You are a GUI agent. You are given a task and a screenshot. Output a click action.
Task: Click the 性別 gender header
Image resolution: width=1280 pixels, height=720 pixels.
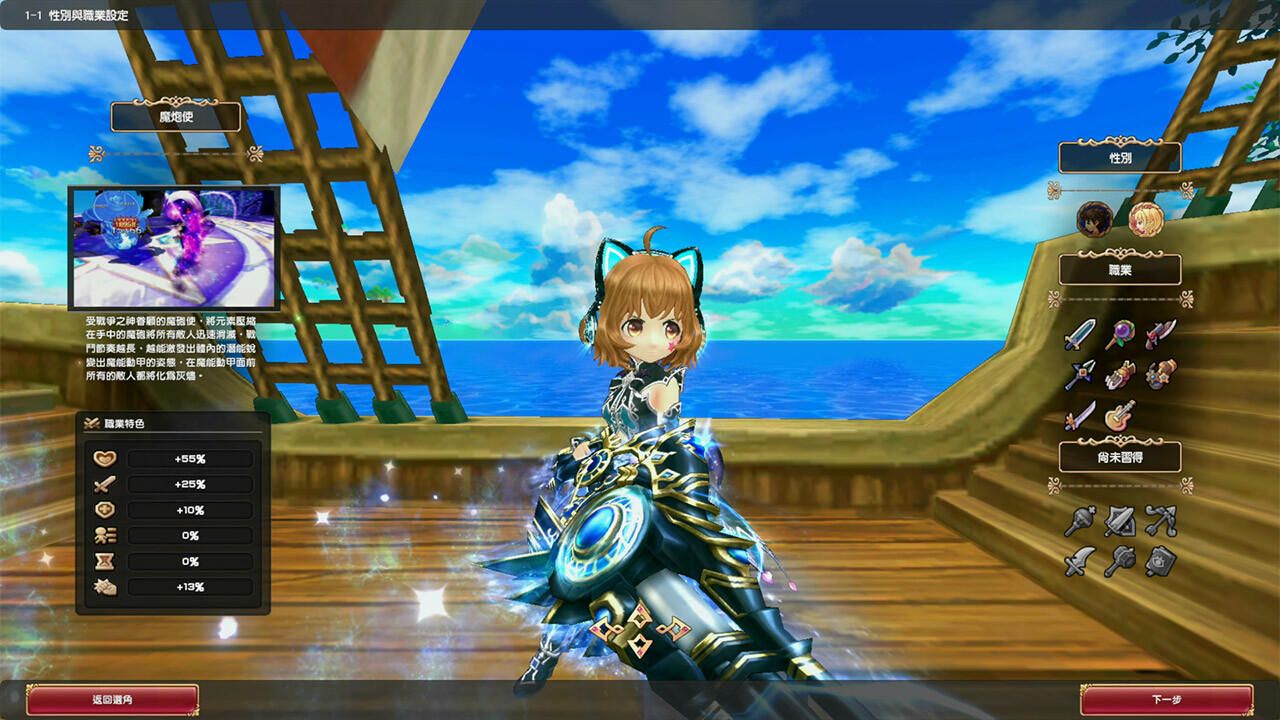[x=1118, y=158]
